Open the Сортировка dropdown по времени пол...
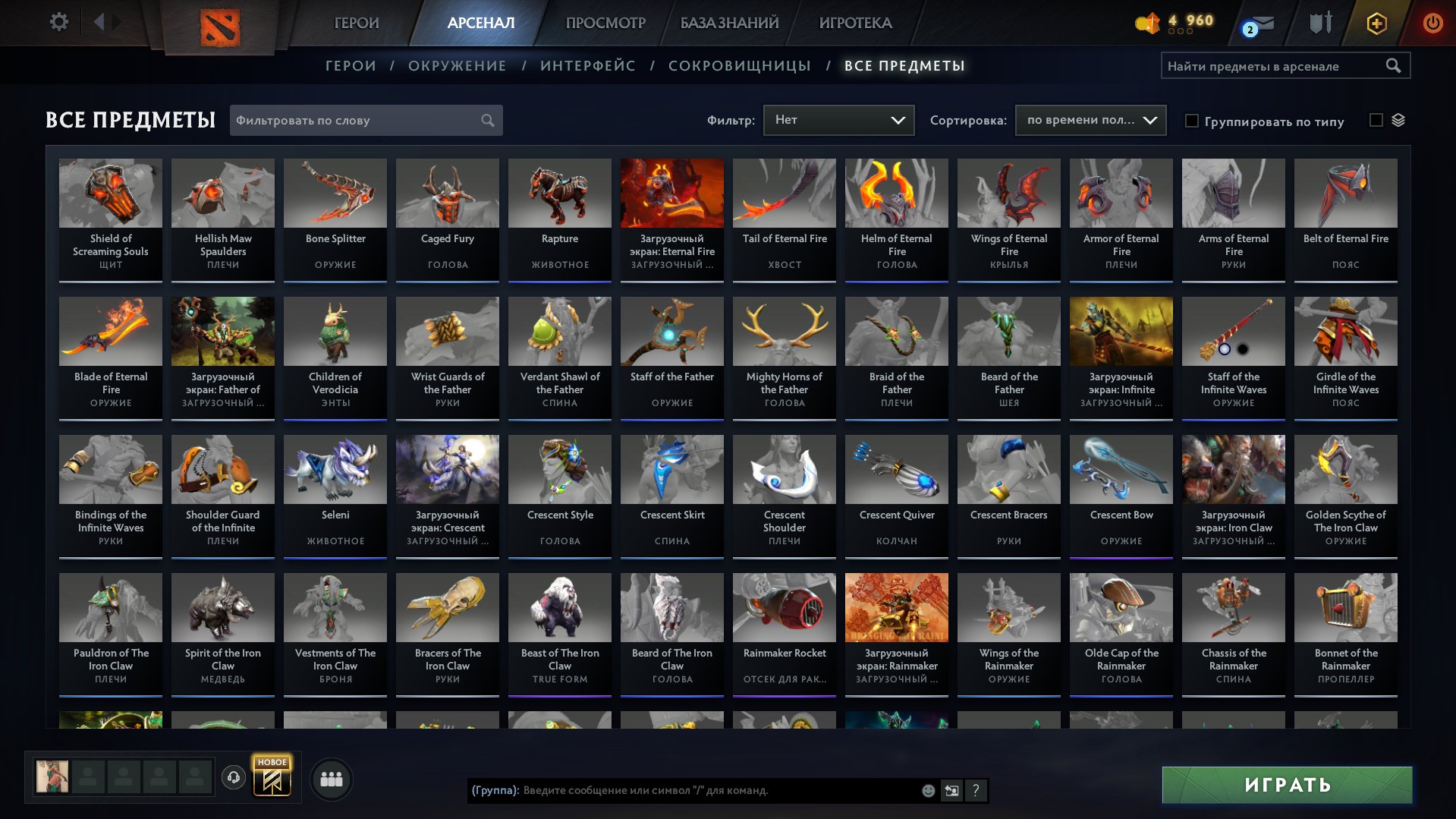The image size is (1456, 819). pyautogui.click(x=1089, y=120)
